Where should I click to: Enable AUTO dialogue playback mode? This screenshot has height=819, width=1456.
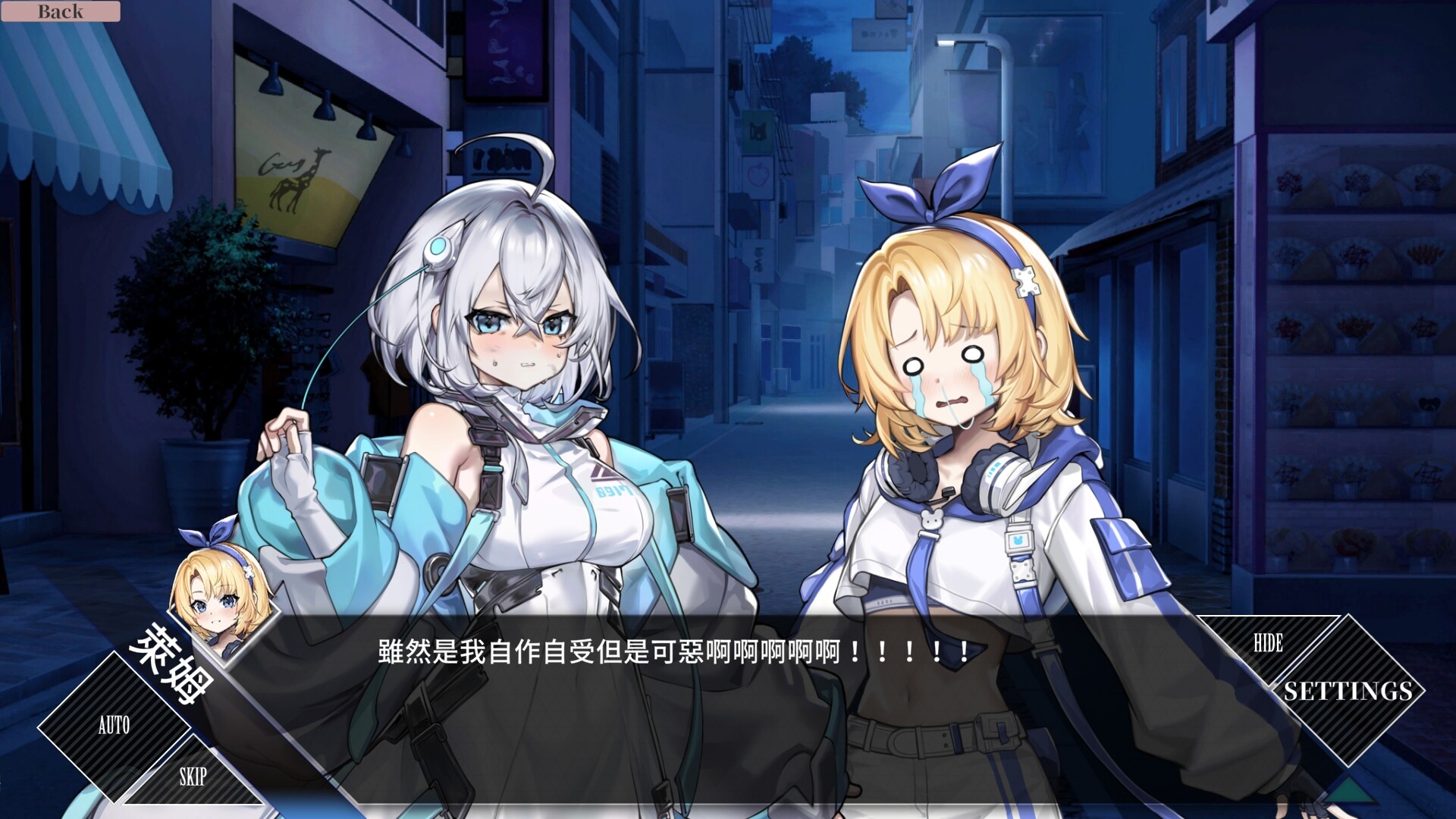point(112,726)
